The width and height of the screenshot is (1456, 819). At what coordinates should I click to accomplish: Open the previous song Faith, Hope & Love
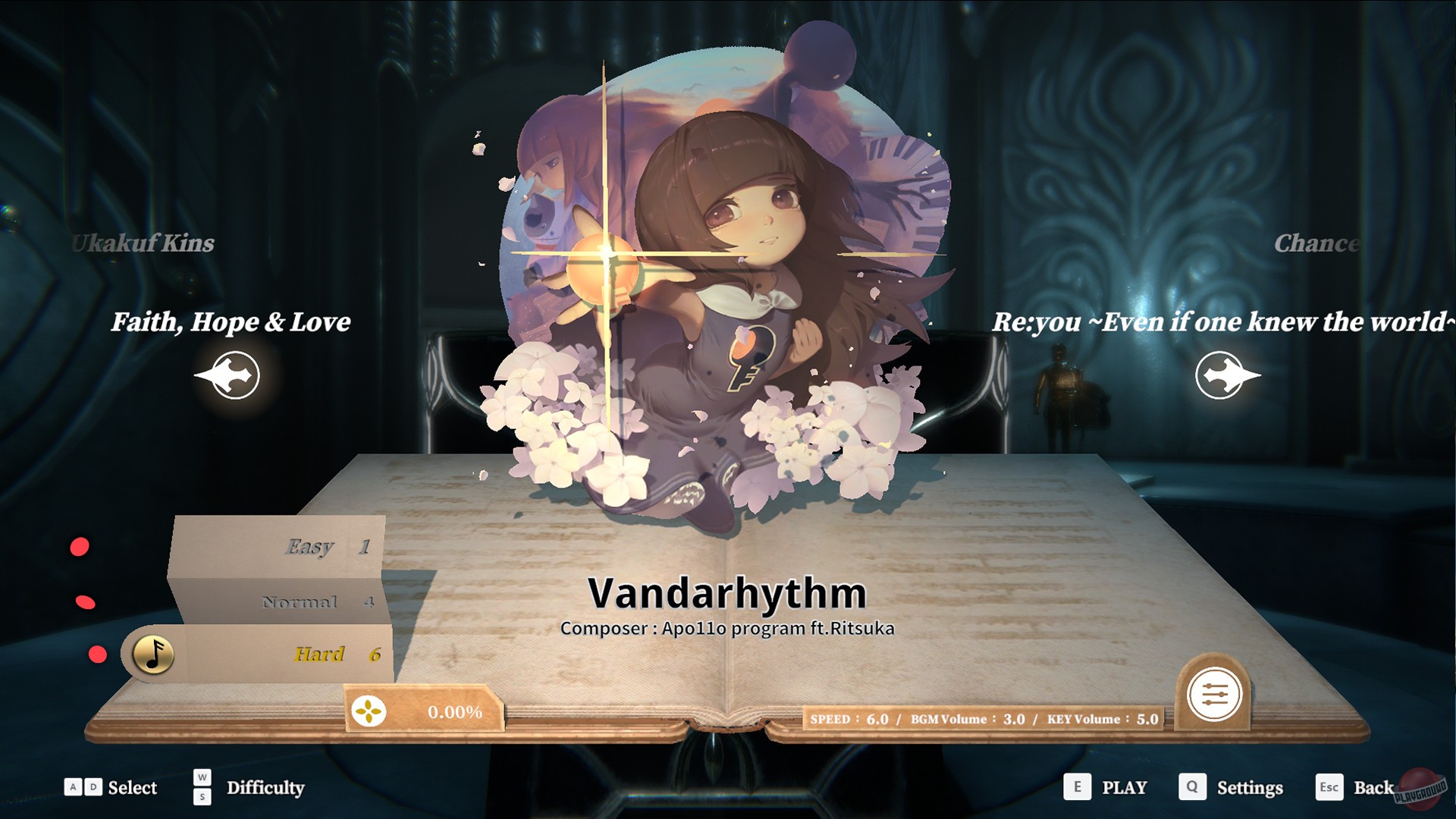(230, 322)
